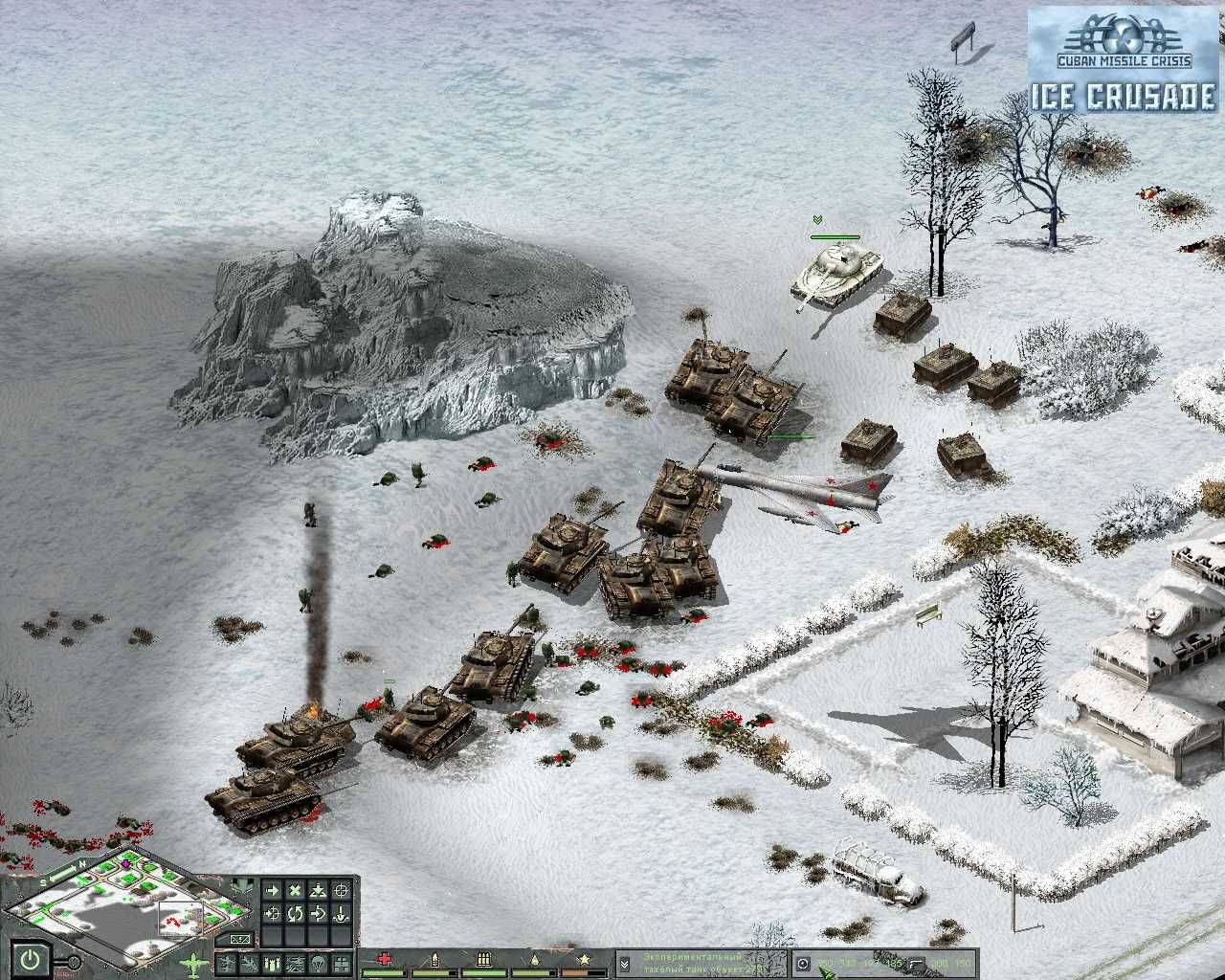The height and width of the screenshot is (980, 1225).
Task: Click the bomb payload support icon
Action: 270,965
